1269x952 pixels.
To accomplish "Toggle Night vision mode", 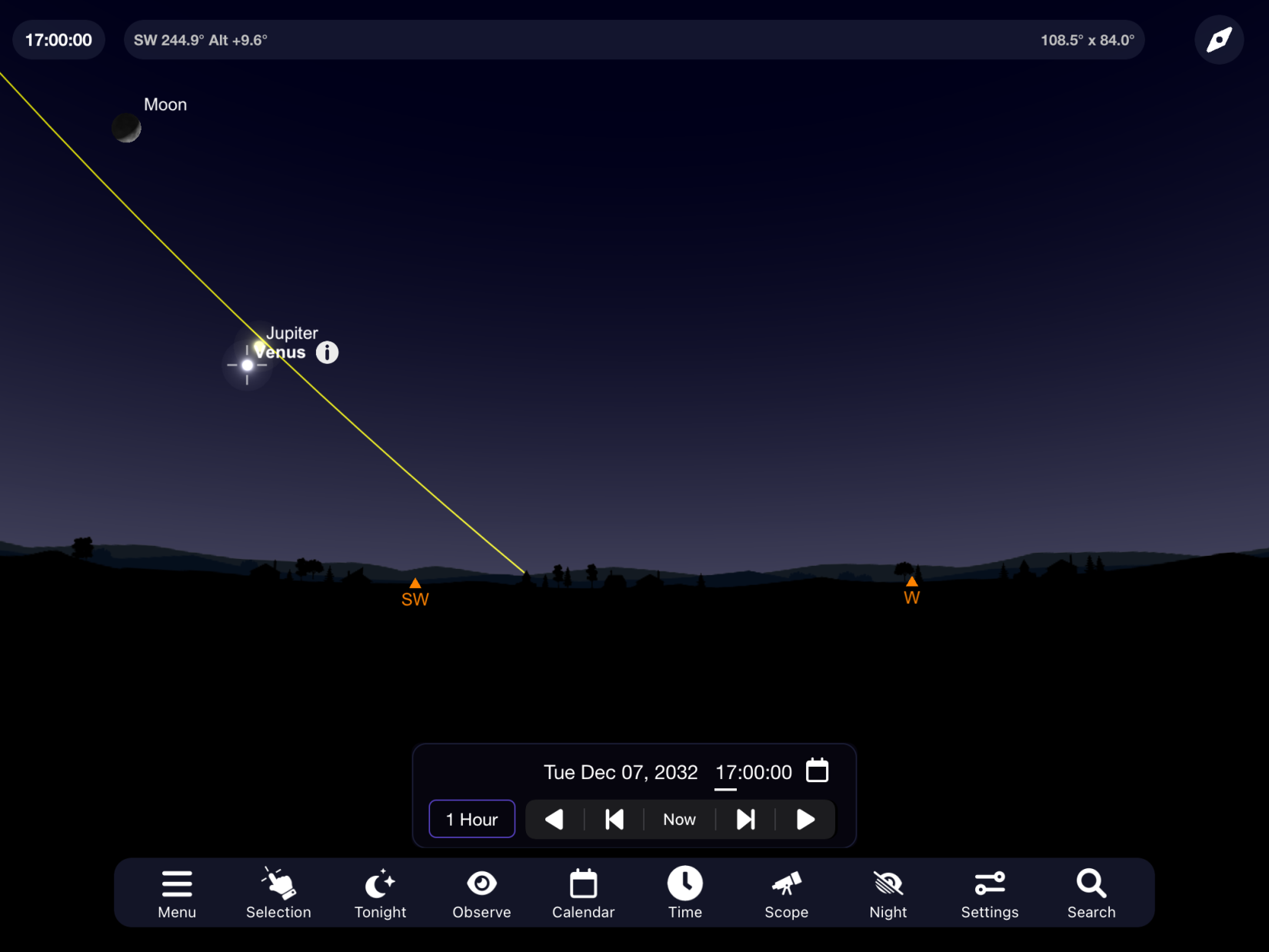I will tap(888, 893).
